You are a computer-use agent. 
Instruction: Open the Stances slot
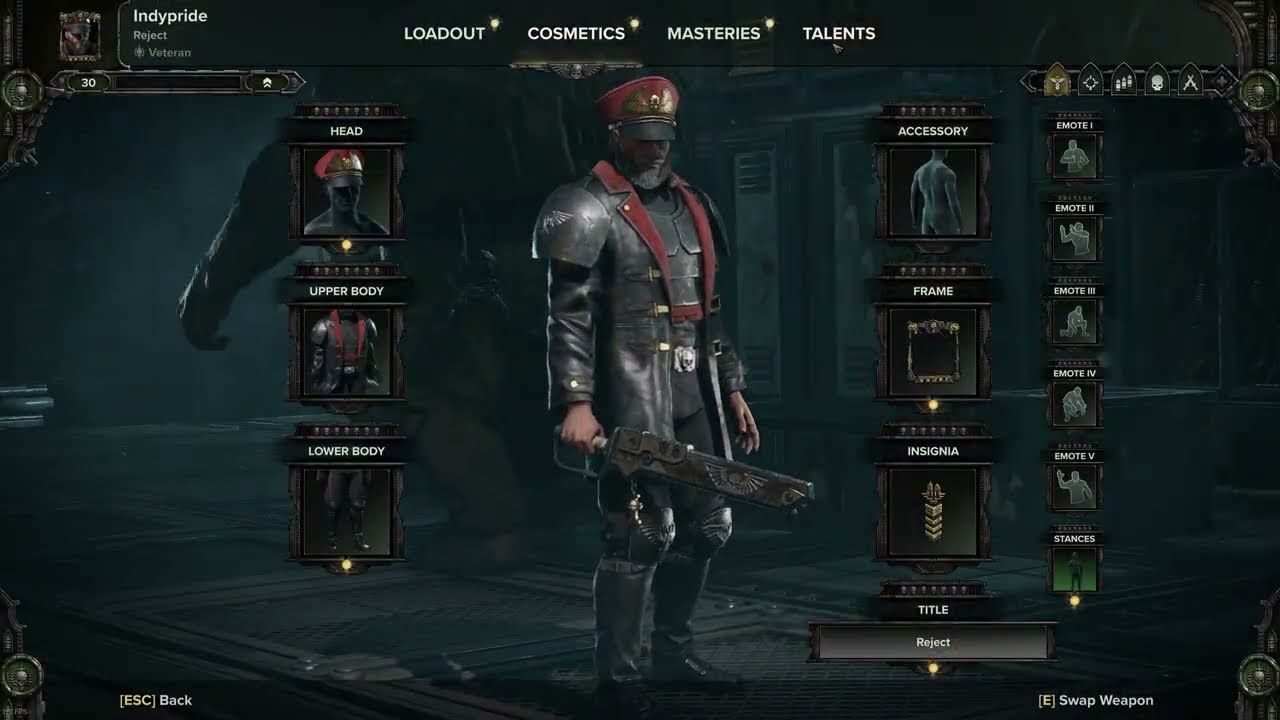click(x=1075, y=570)
